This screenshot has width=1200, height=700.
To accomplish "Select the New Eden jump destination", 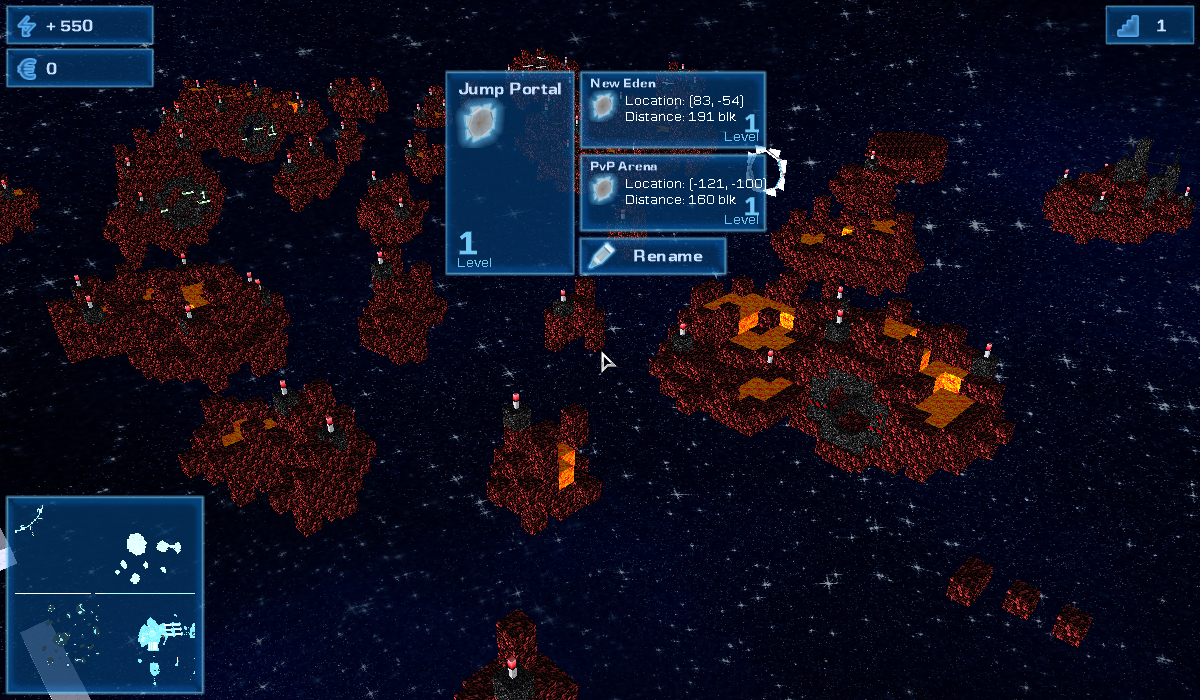I will tap(672, 109).
